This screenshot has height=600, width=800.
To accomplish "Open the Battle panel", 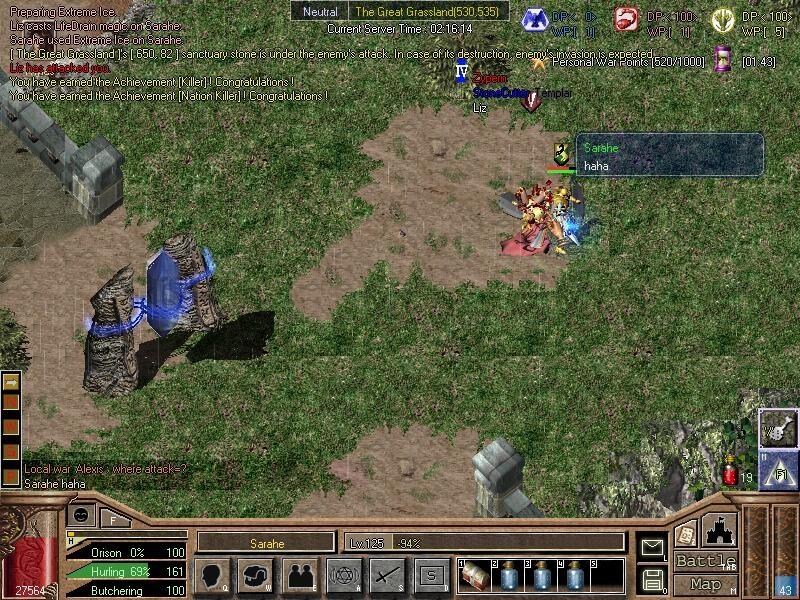I will tap(705, 561).
